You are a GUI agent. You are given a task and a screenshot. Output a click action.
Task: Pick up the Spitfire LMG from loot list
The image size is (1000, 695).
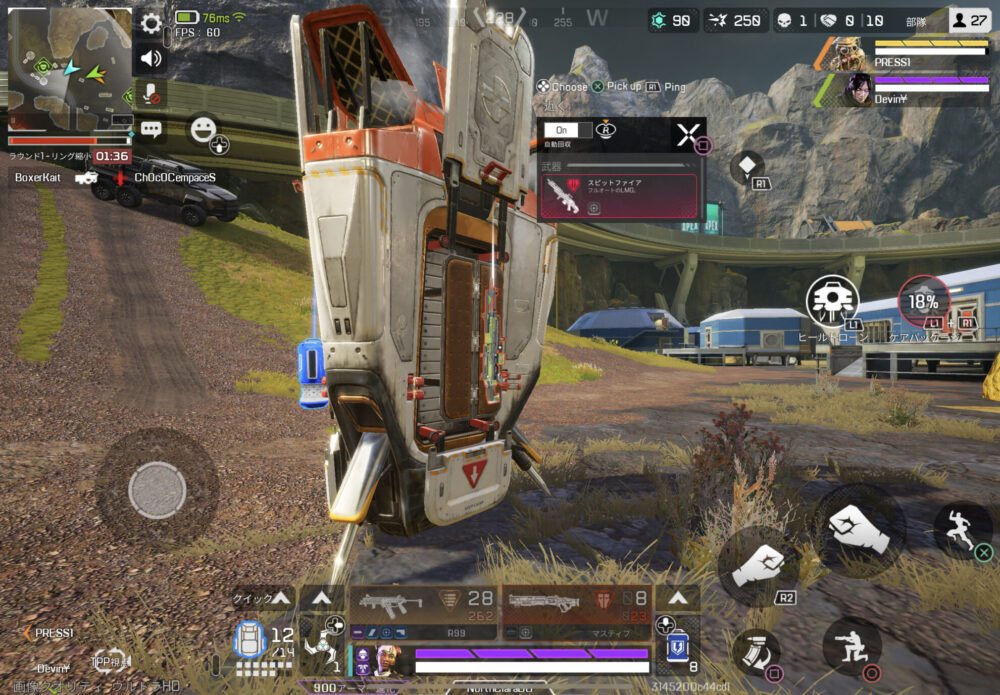(x=618, y=195)
